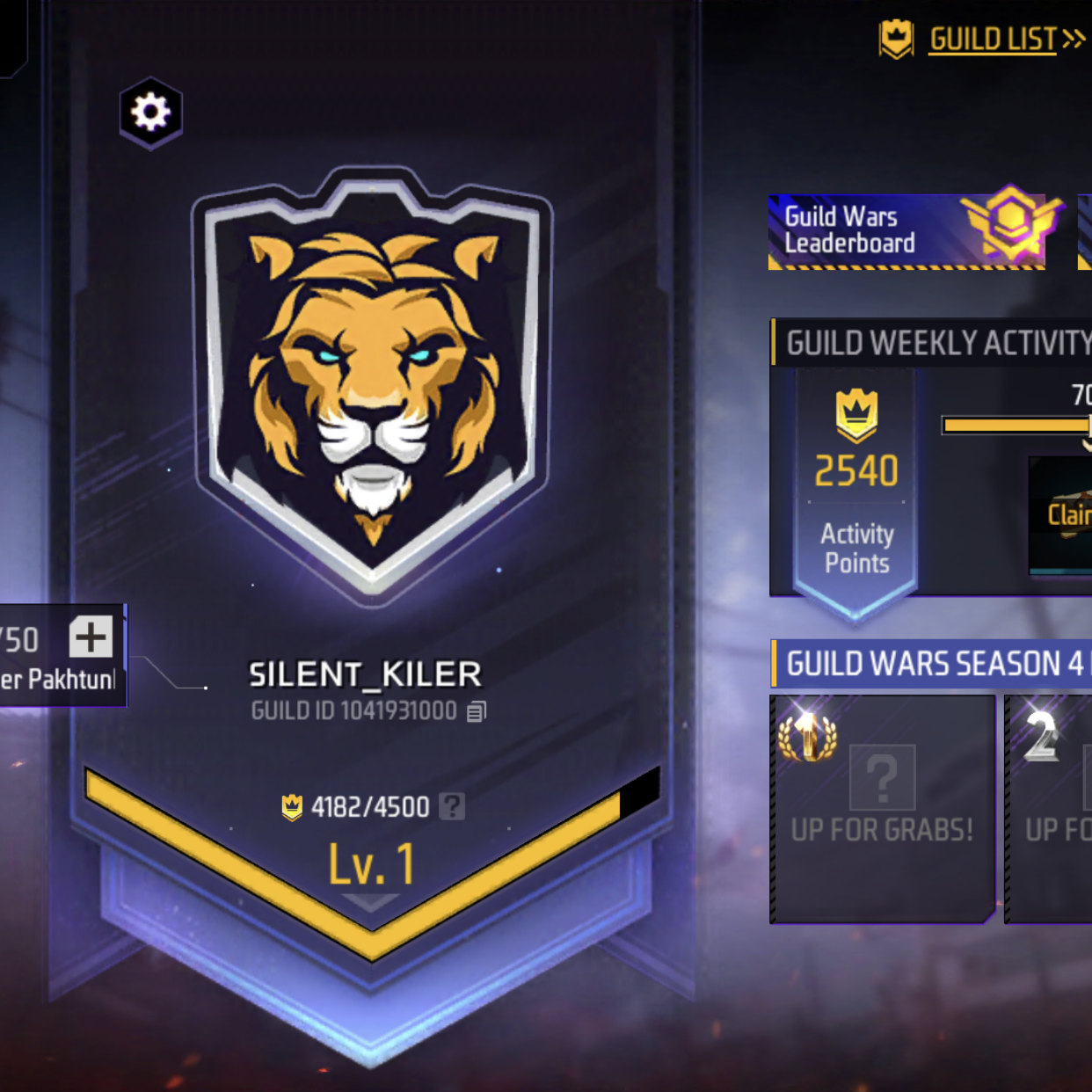
Task: Copy the guild ID with the copy icon
Action: pos(477,711)
